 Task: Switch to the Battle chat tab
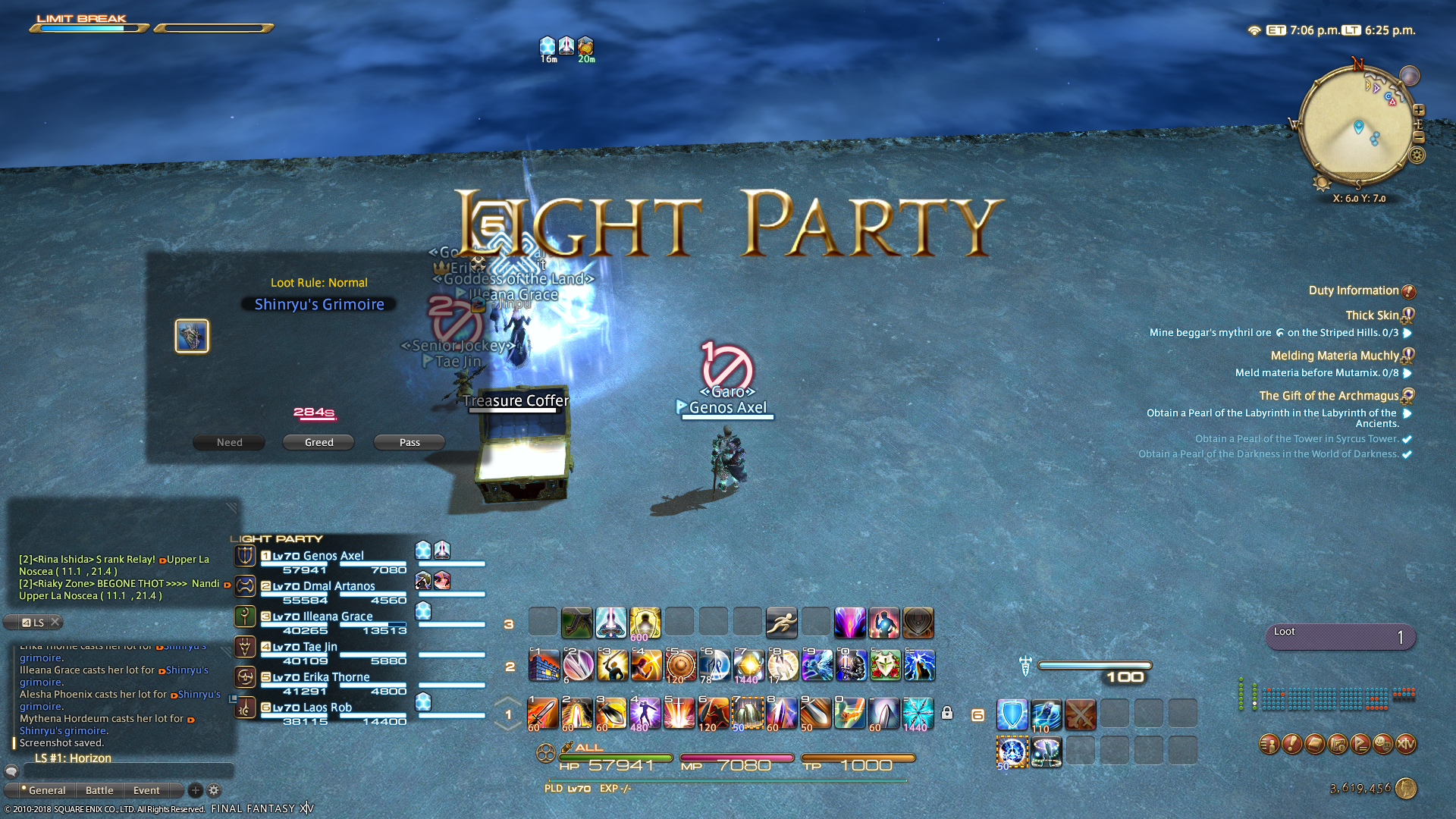[99, 790]
